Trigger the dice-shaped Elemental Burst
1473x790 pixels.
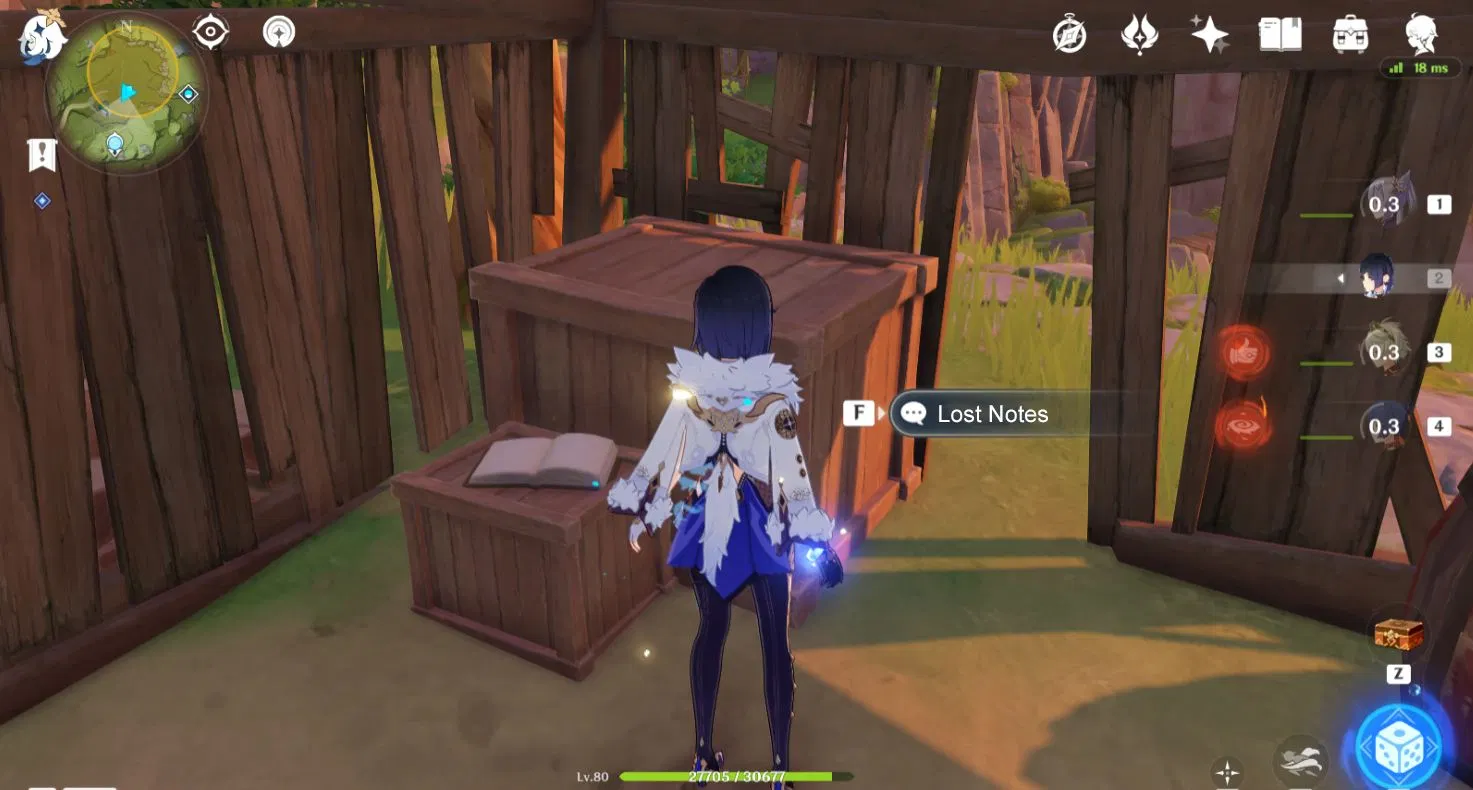[1398, 744]
